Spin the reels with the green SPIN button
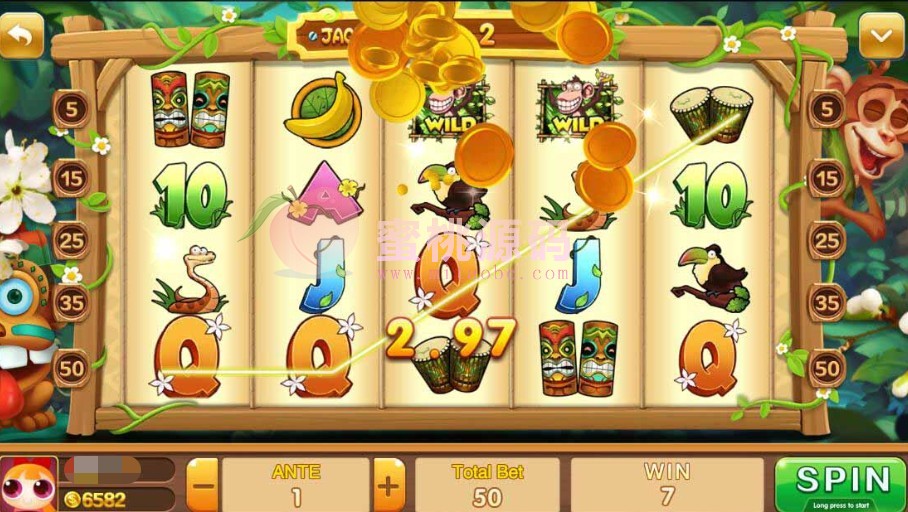 pyautogui.click(x=842, y=484)
